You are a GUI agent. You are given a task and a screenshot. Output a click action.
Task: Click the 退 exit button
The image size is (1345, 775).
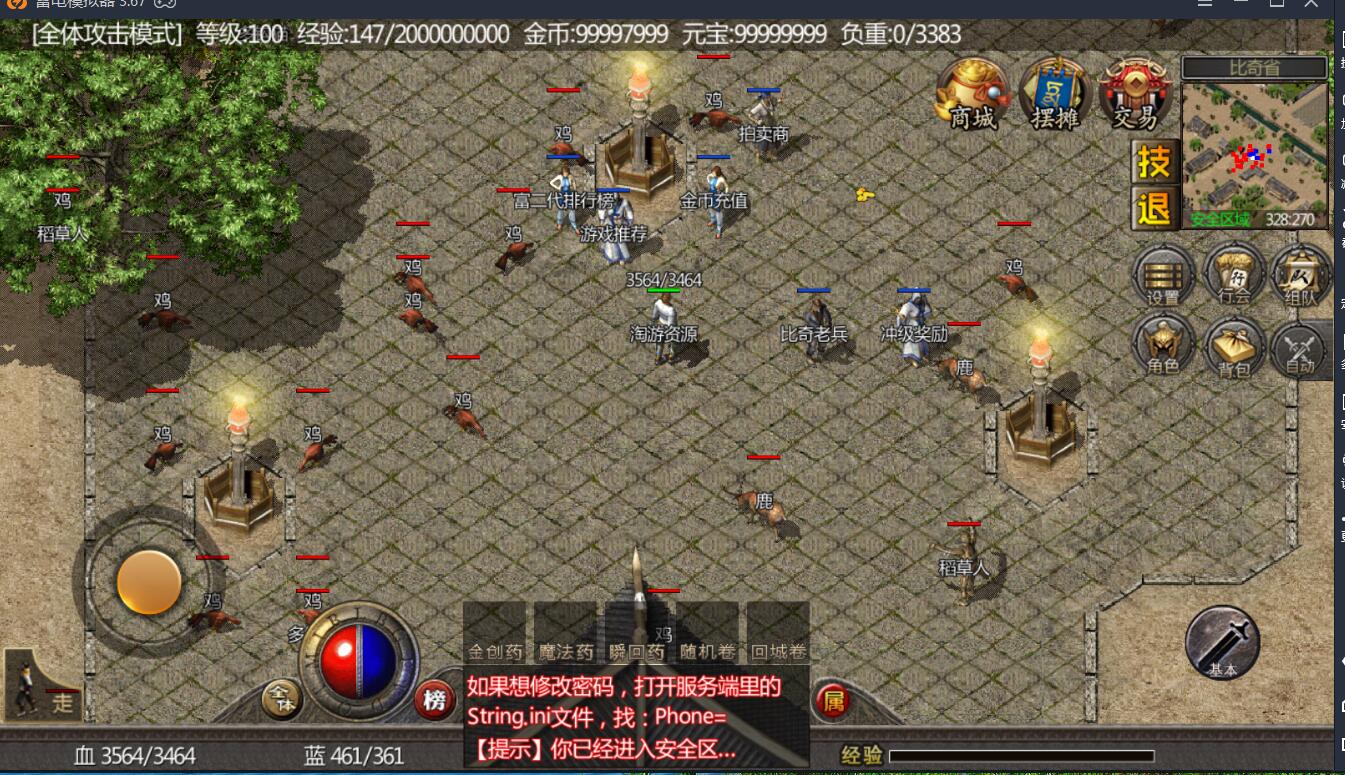tap(1153, 209)
